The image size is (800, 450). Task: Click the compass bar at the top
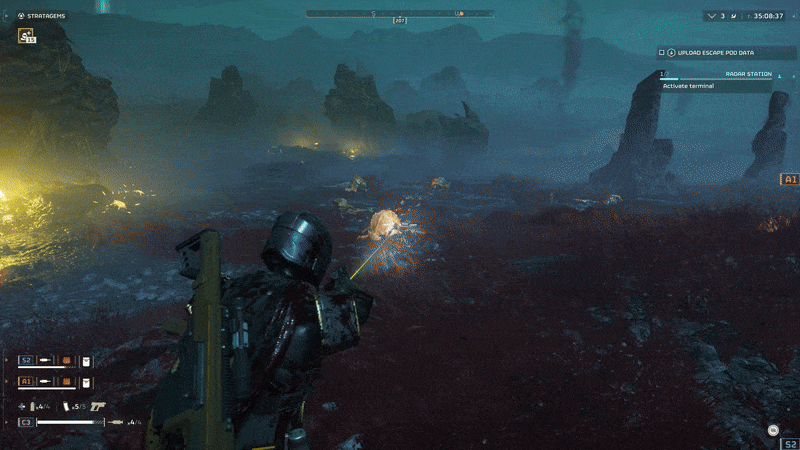point(400,14)
